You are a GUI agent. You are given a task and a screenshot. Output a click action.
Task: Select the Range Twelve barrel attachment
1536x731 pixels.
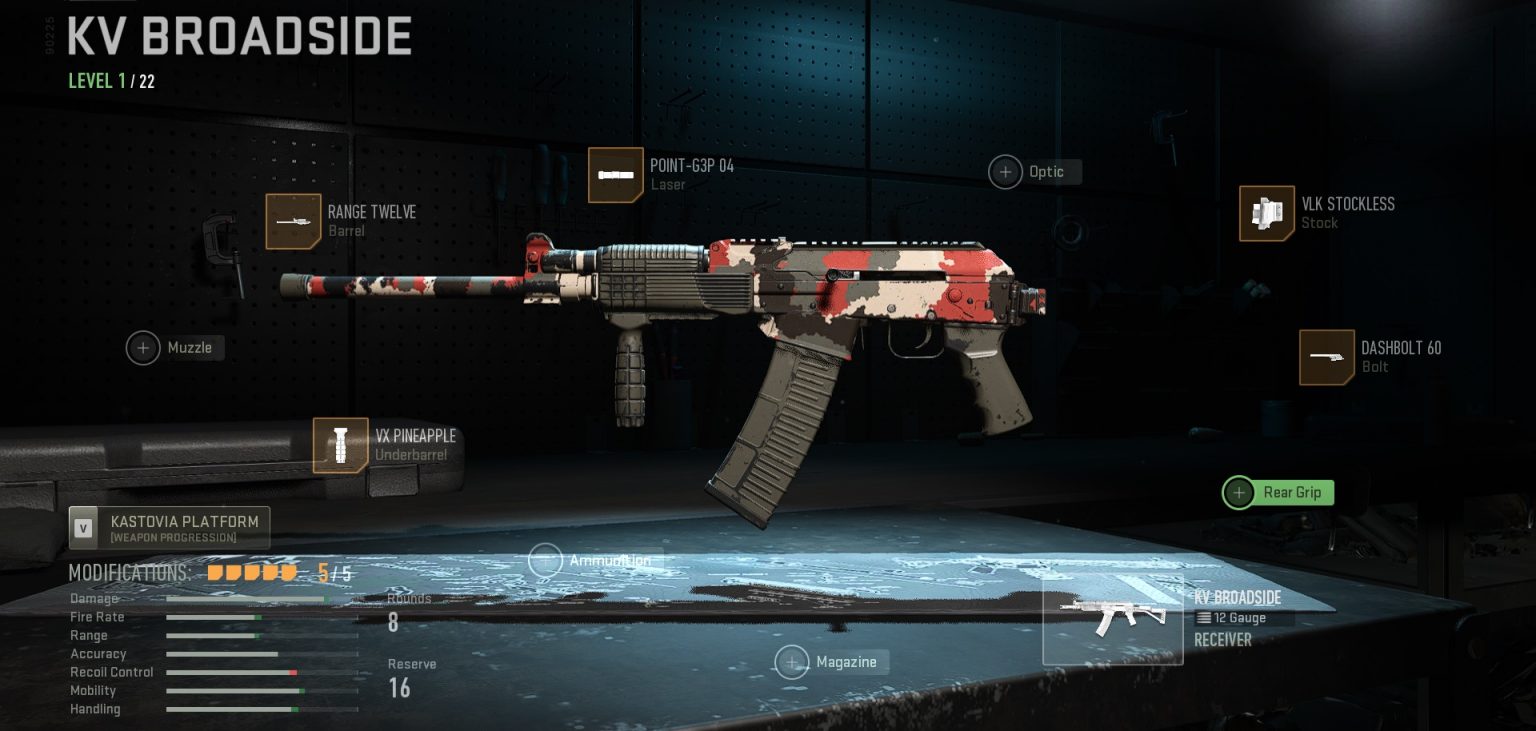pyautogui.click(x=294, y=220)
